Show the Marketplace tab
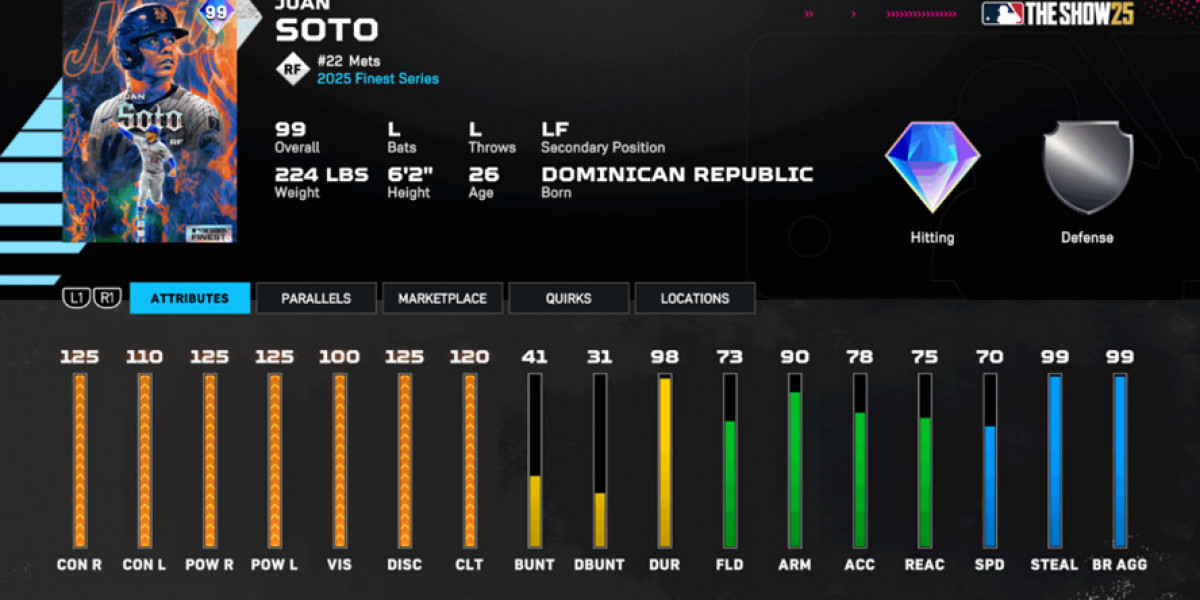Image resolution: width=1200 pixels, height=600 pixels. tap(442, 298)
